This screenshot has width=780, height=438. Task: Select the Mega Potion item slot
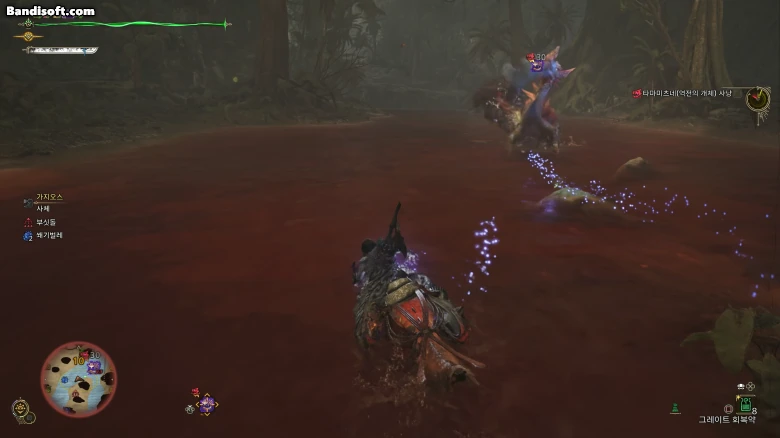tap(745, 404)
